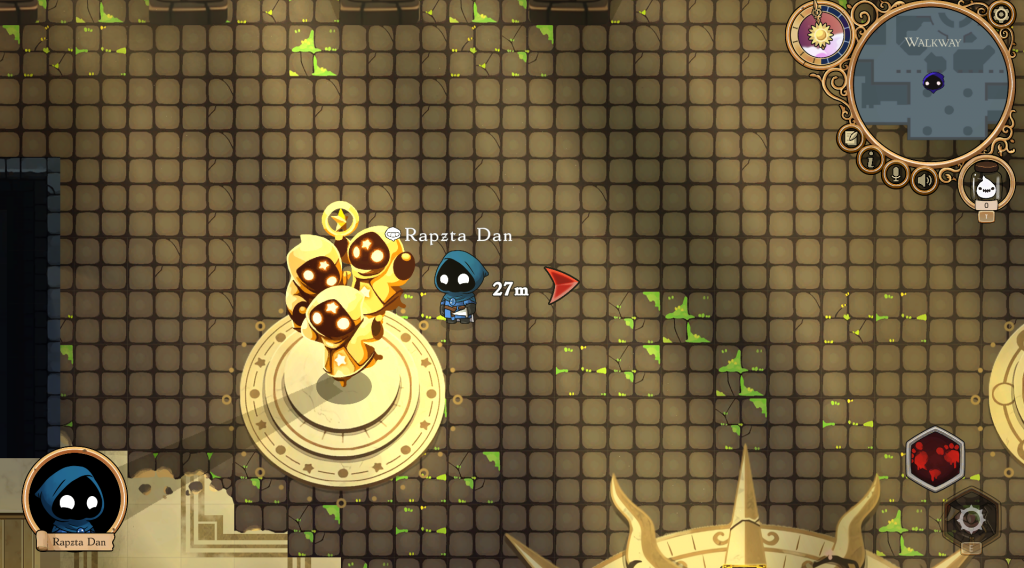
Task: Click the Walkway minimap
Action: coord(930,85)
